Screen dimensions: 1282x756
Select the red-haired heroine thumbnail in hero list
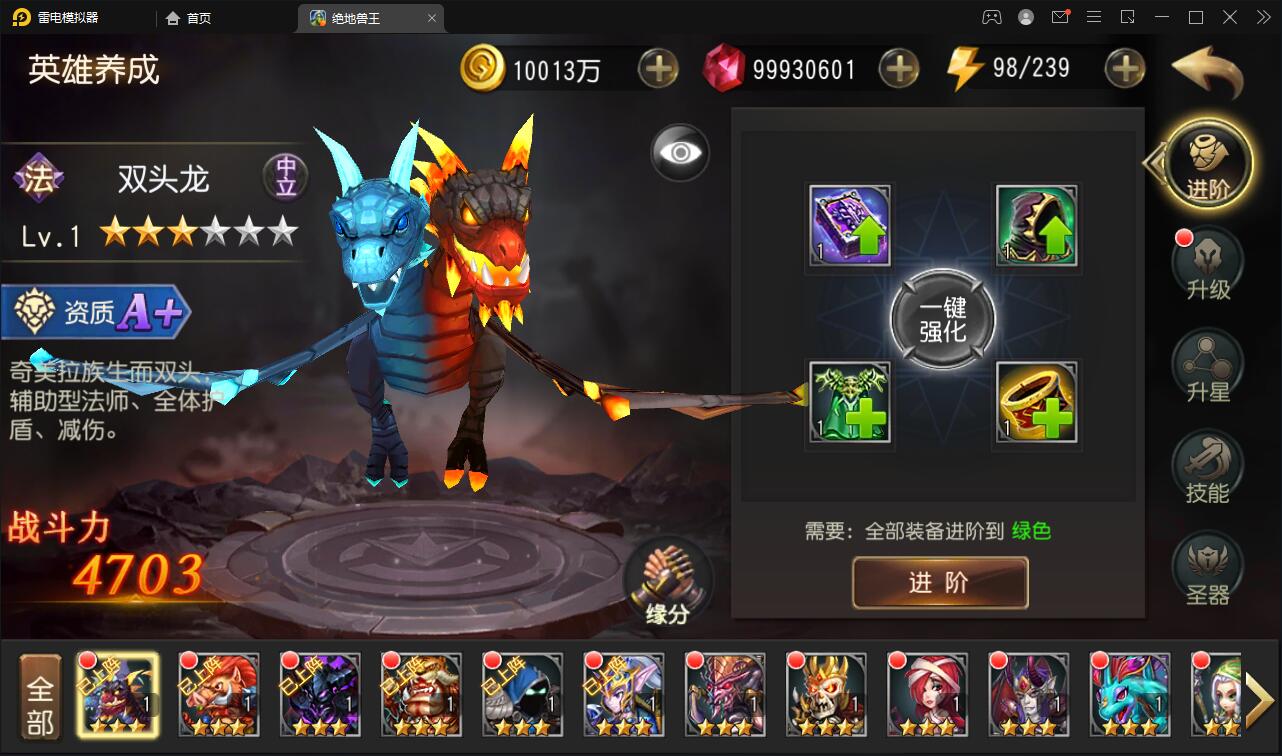927,694
